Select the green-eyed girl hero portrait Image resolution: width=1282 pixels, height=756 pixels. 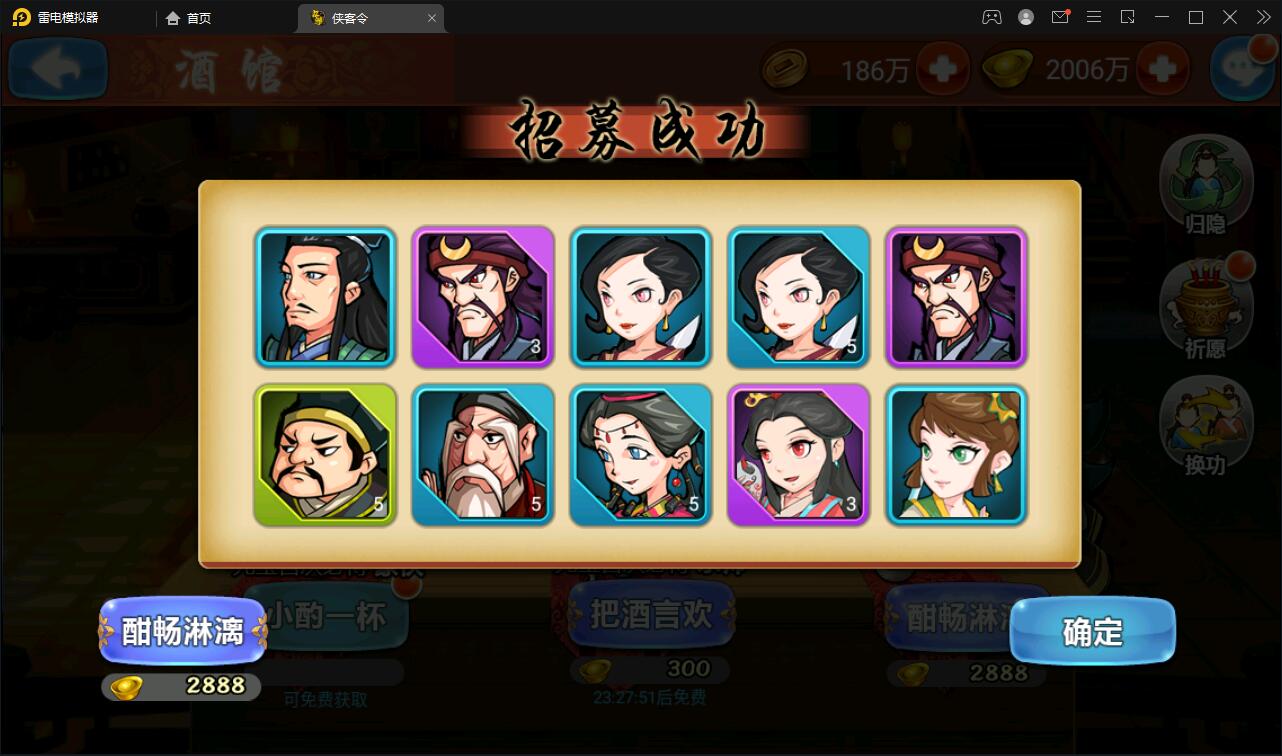click(956, 455)
